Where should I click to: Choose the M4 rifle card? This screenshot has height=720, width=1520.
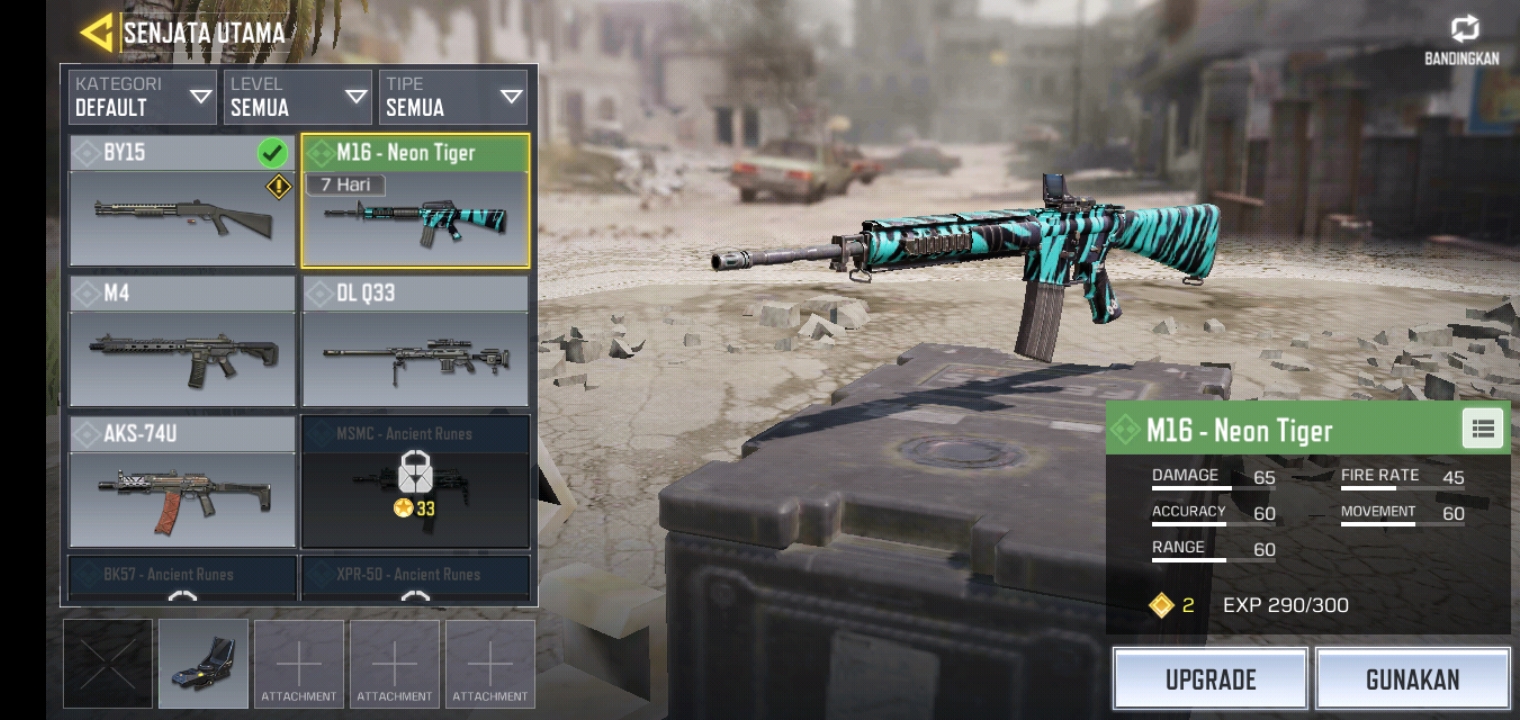182,342
